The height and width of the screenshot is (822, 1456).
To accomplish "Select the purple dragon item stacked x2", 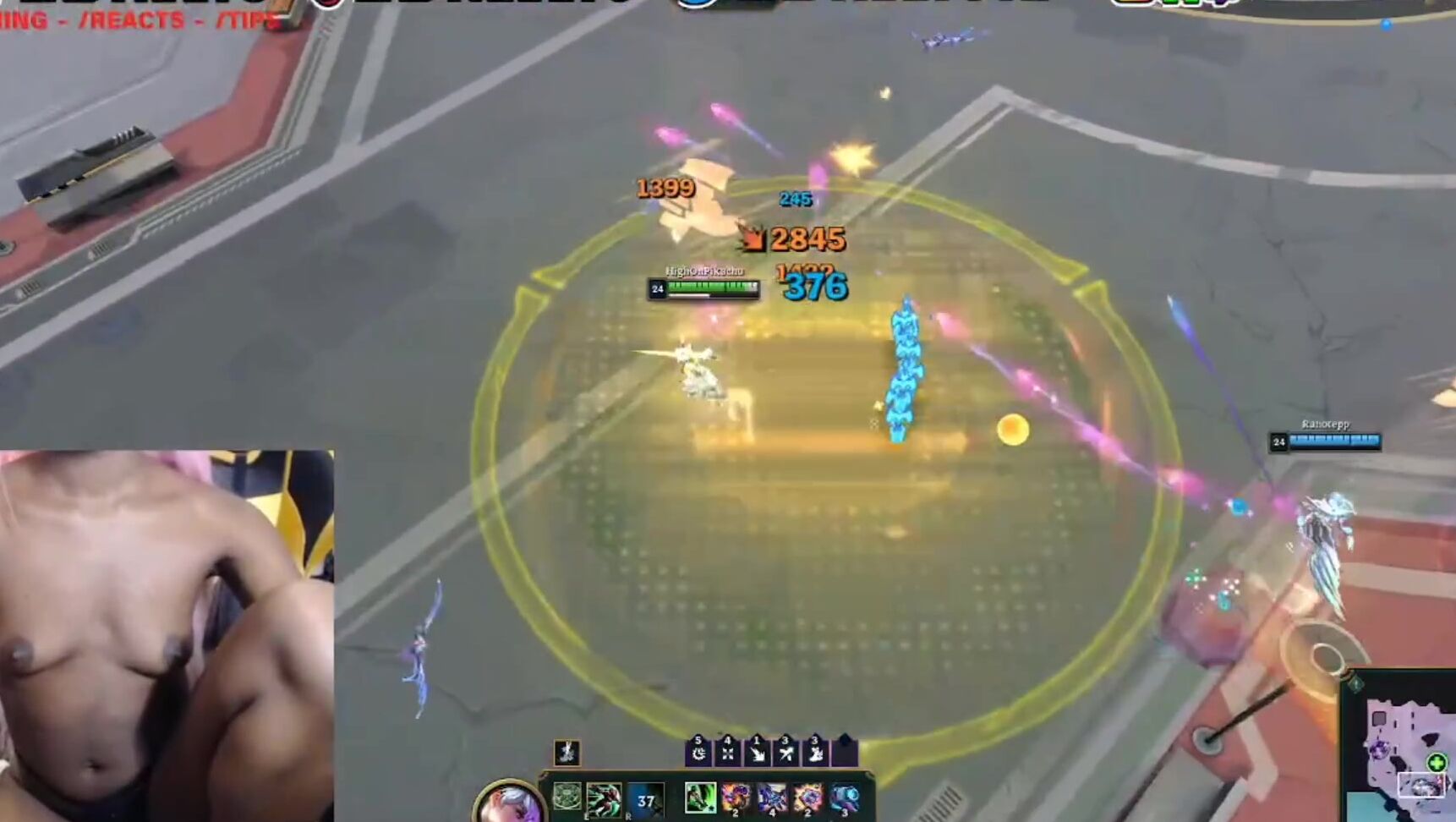I will (735, 800).
